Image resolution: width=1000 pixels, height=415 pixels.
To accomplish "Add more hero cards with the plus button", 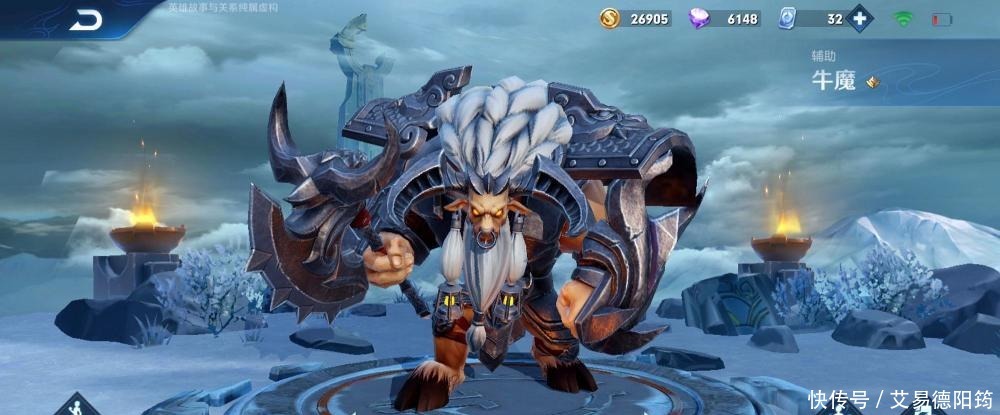I will pyautogui.click(x=859, y=18).
